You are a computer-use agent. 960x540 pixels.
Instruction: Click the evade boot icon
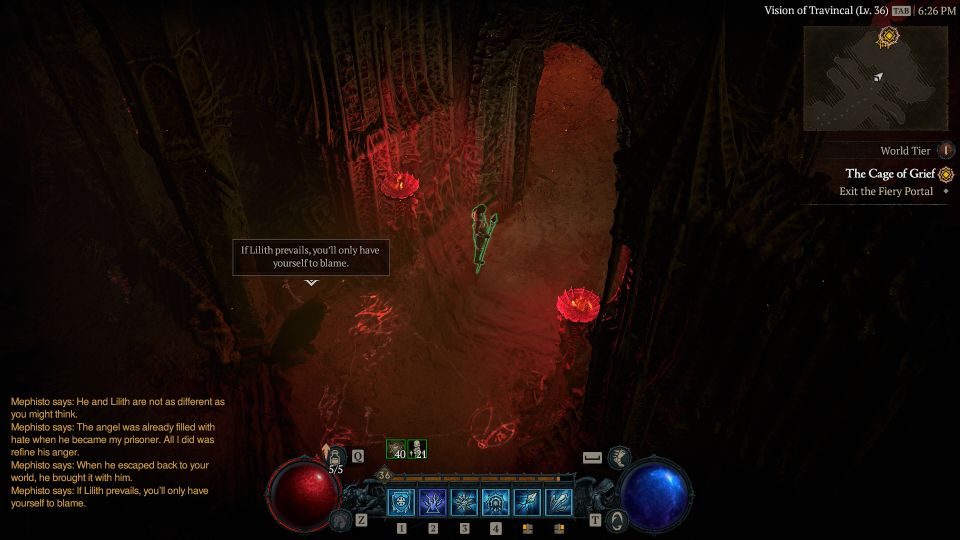click(619, 457)
